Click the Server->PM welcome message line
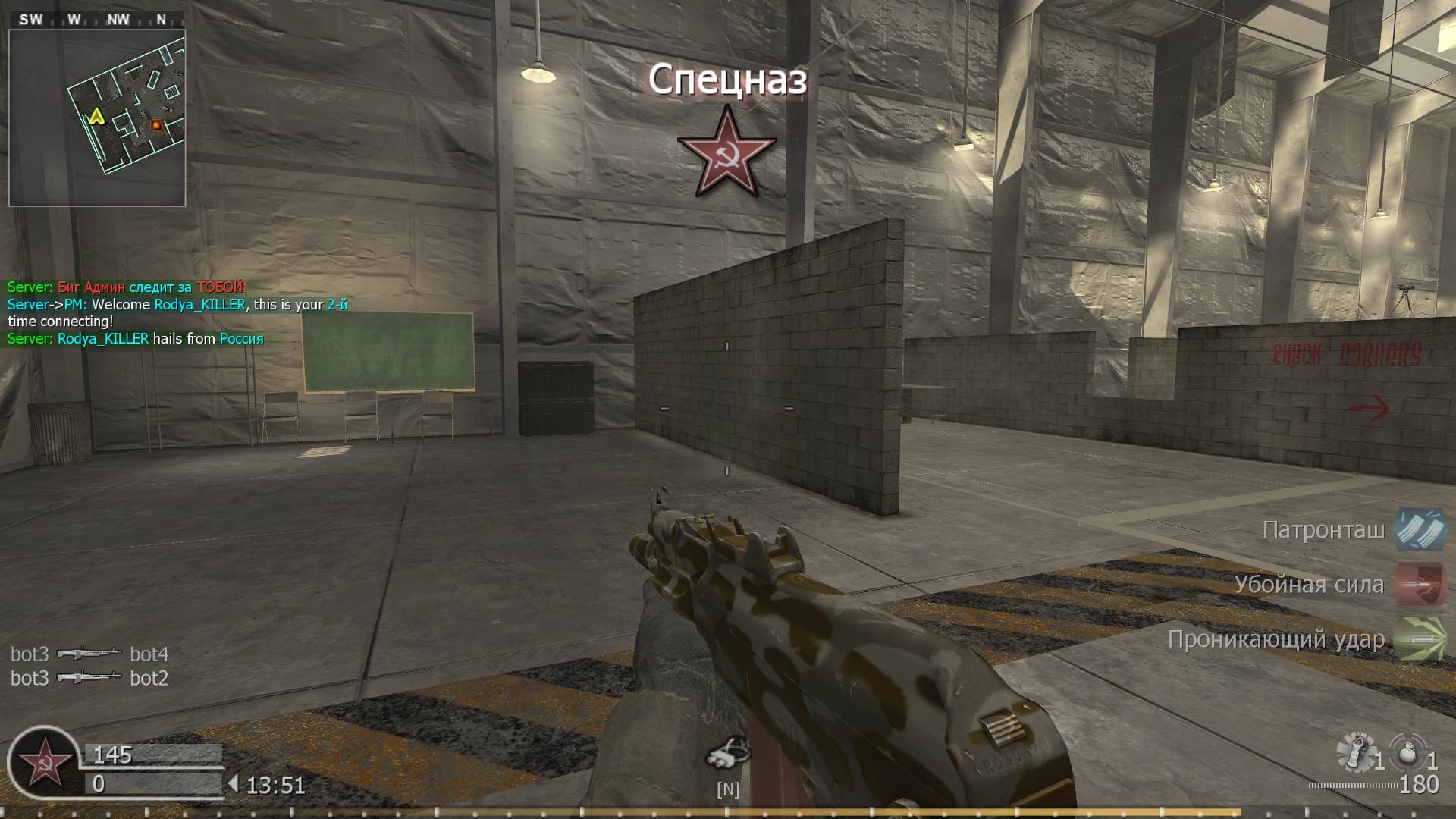The height and width of the screenshot is (819, 1456). [178, 304]
